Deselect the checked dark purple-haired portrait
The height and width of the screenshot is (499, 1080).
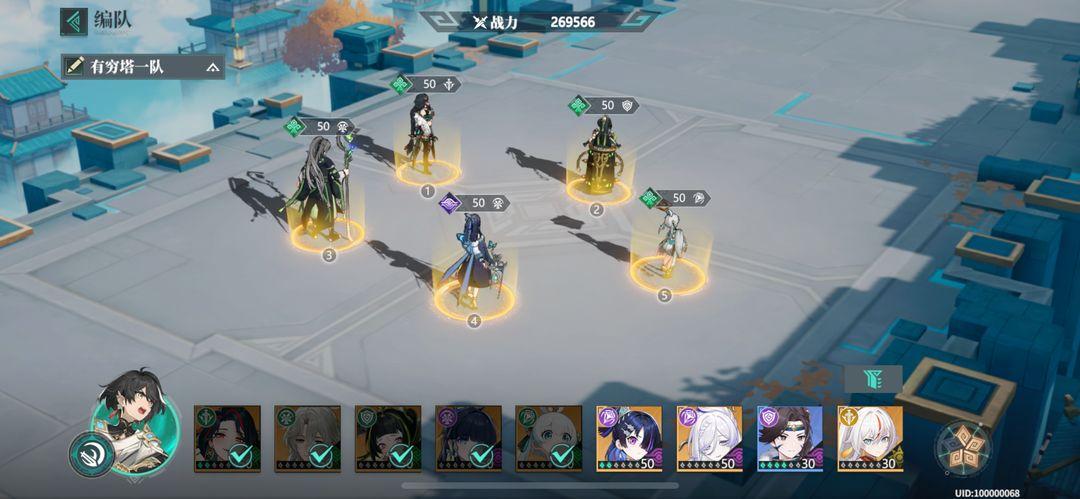point(468,438)
